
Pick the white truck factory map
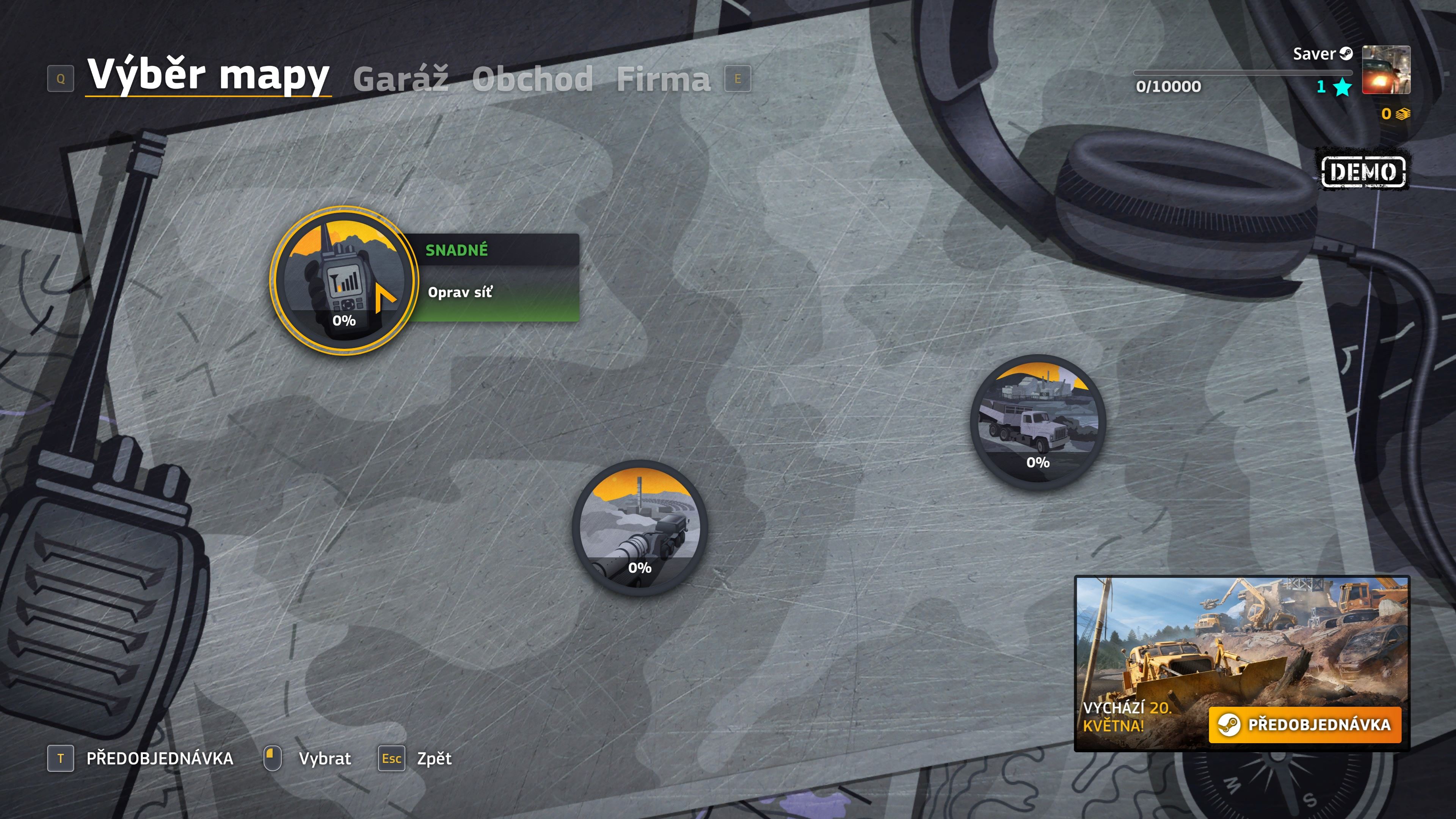point(1037,421)
